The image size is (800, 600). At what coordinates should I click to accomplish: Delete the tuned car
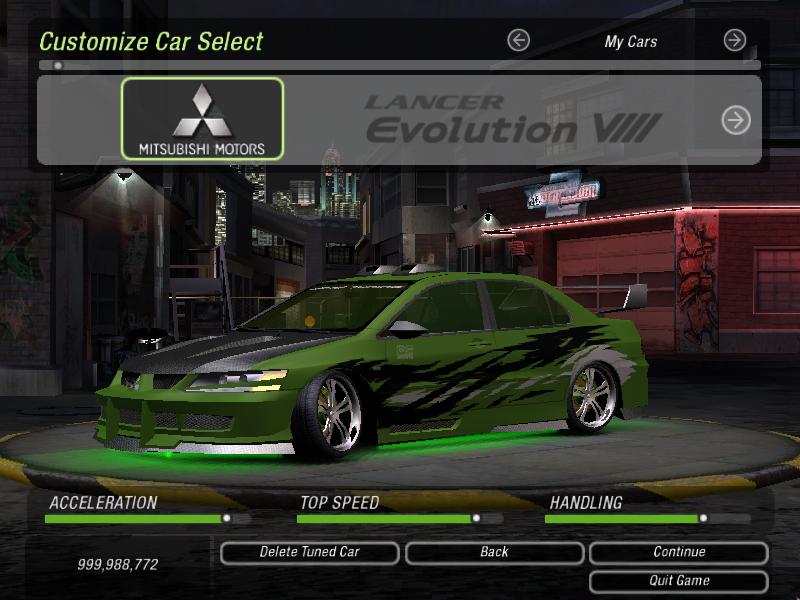(309, 552)
